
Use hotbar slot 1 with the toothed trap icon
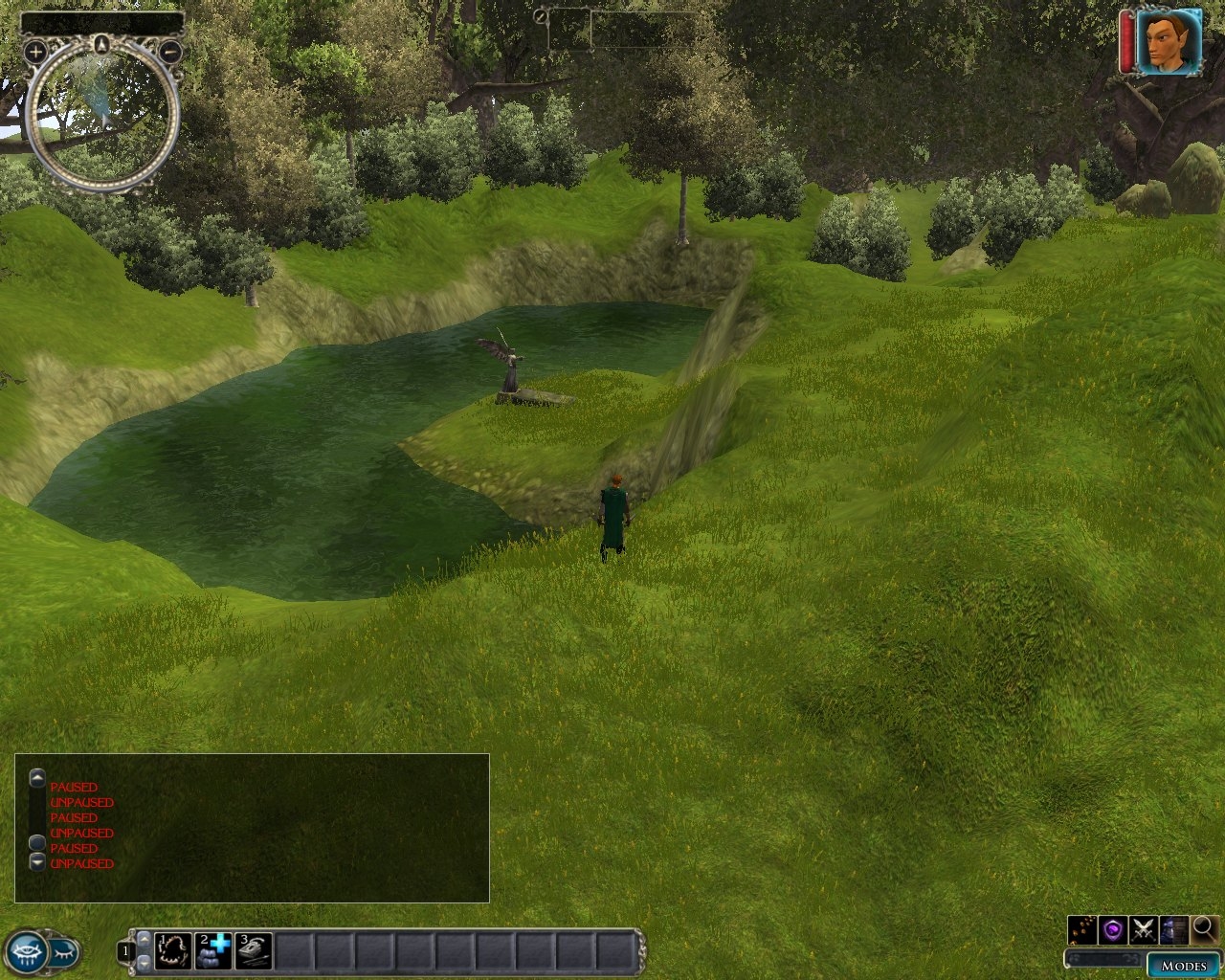(173, 950)
